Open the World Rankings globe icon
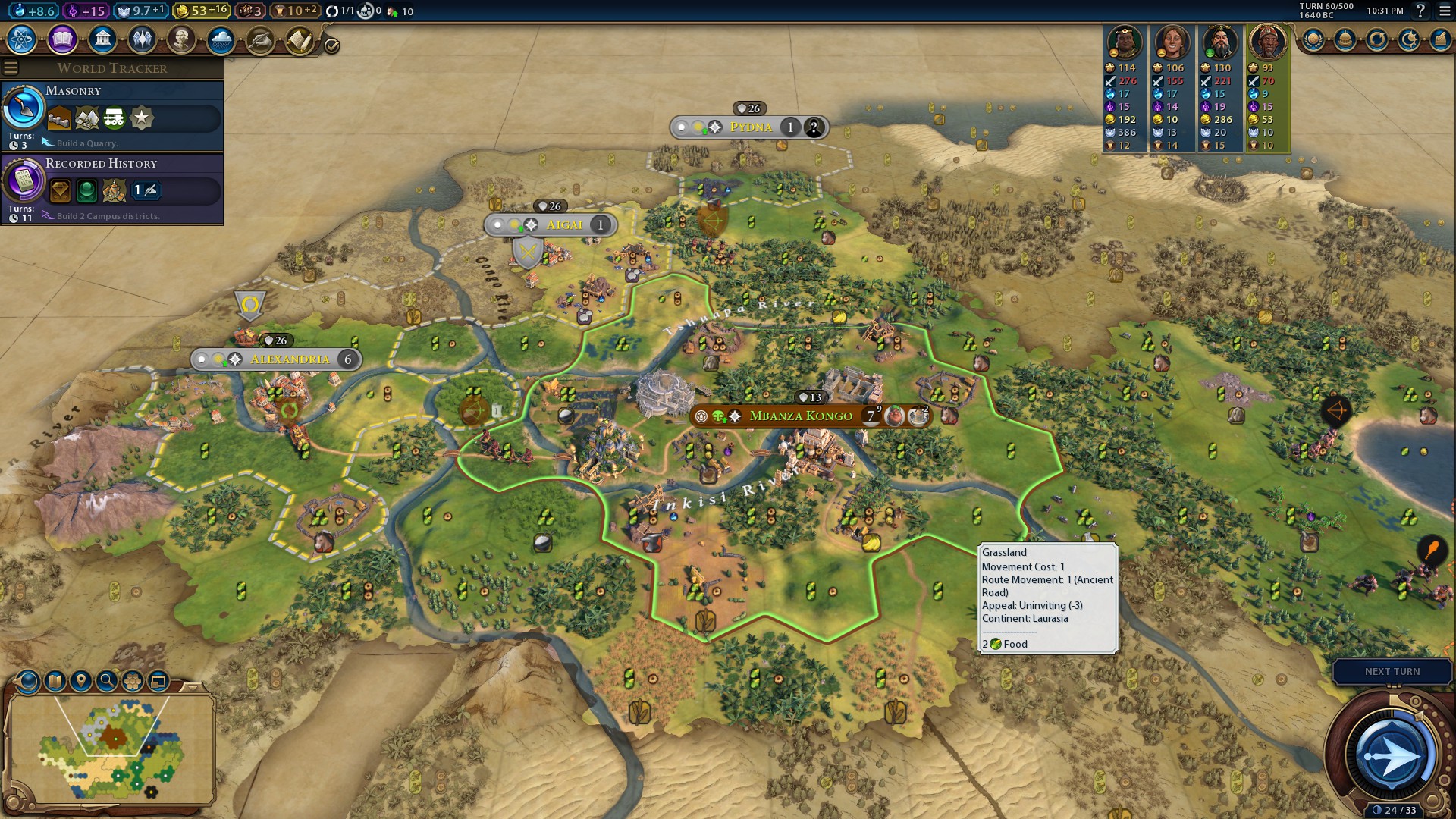This screenshot has width=1456, height=819. (1313, 39)
